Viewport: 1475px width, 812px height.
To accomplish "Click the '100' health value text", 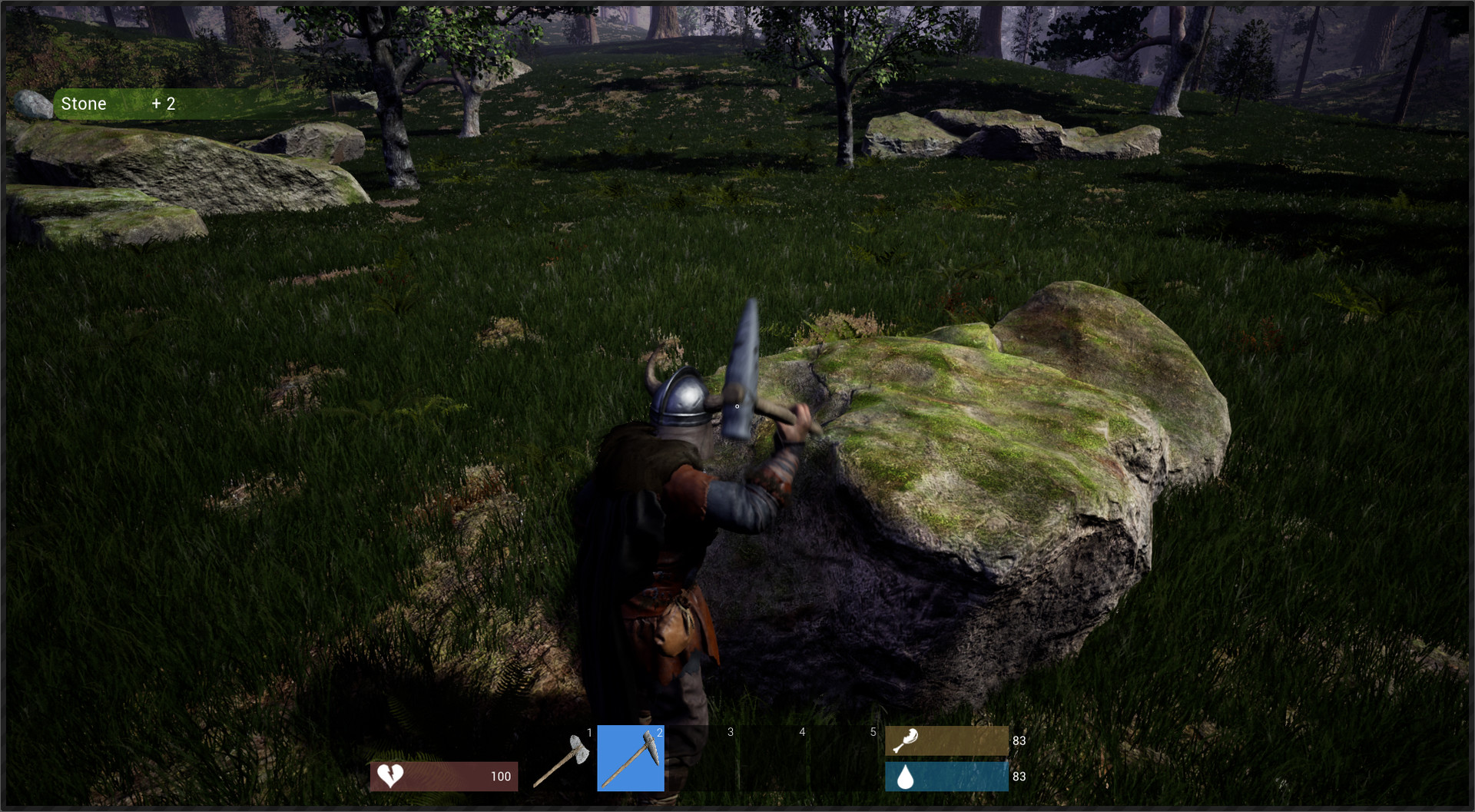I will click(x=500, y=776).
